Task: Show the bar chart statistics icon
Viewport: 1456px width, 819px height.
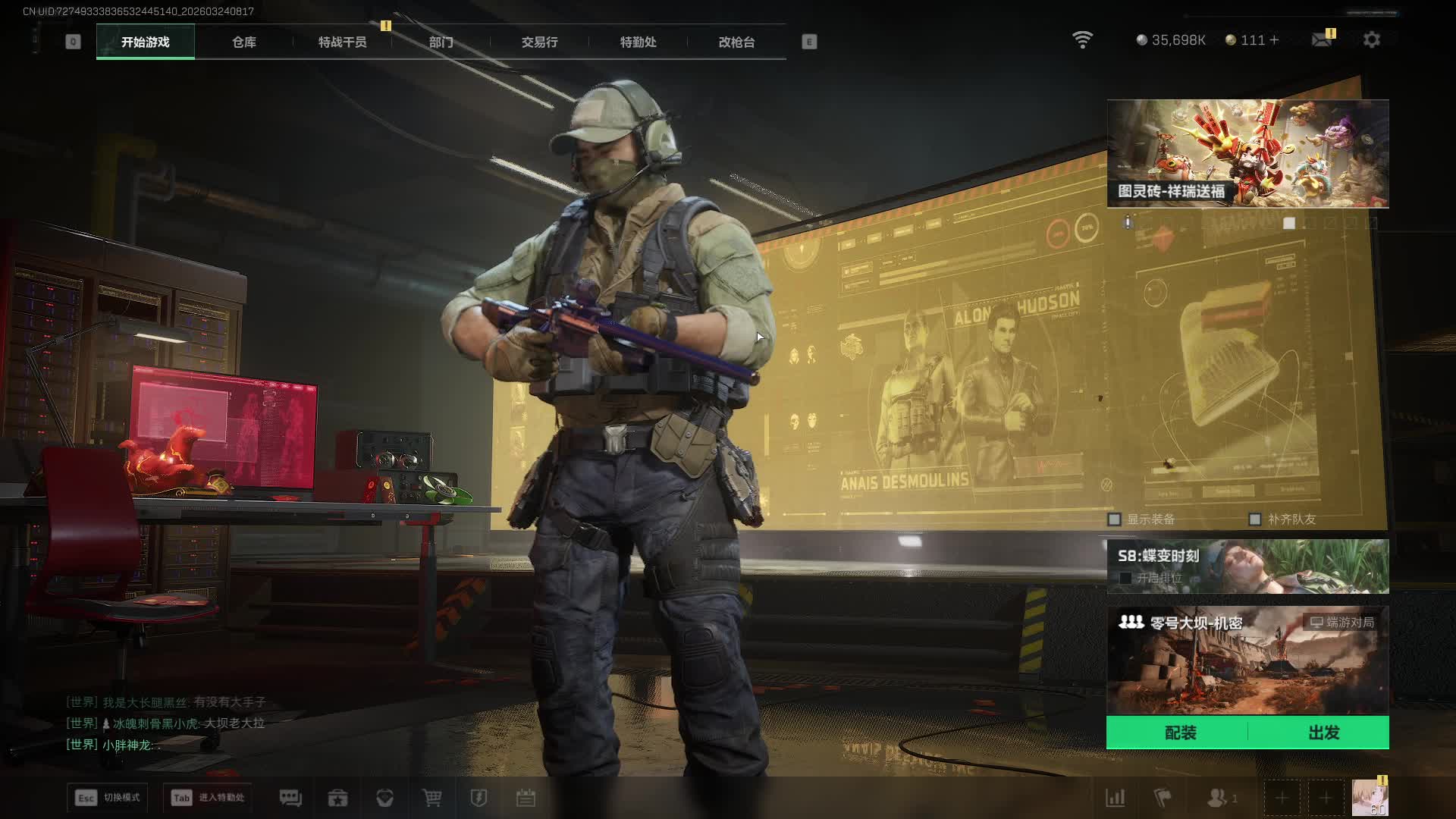Action: coord(1115,798)
